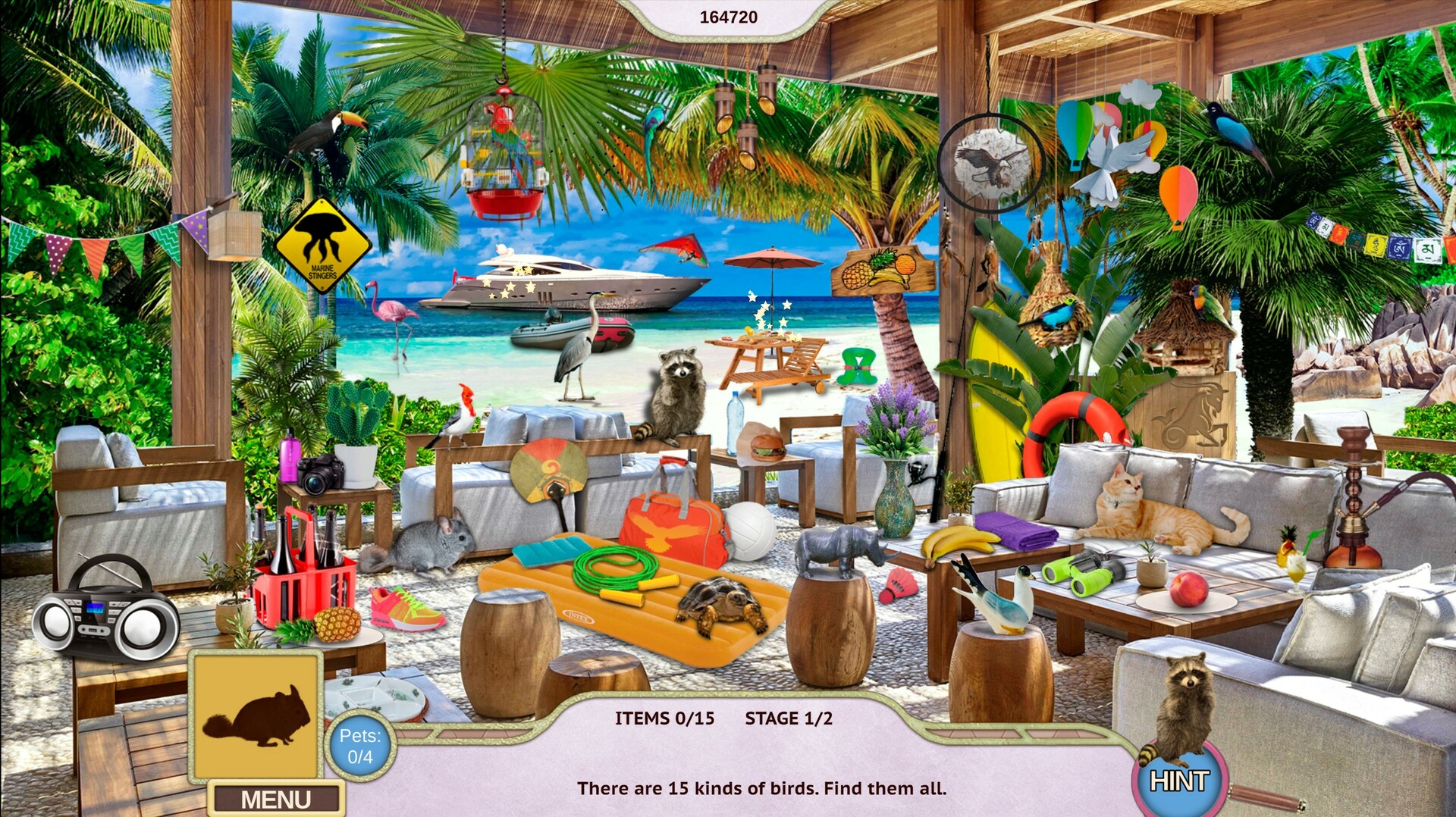Image resolution: width=1456 pixels, height=817 pixels.
Task: Open the MENU at the bottom left
Action: (275, 797)
